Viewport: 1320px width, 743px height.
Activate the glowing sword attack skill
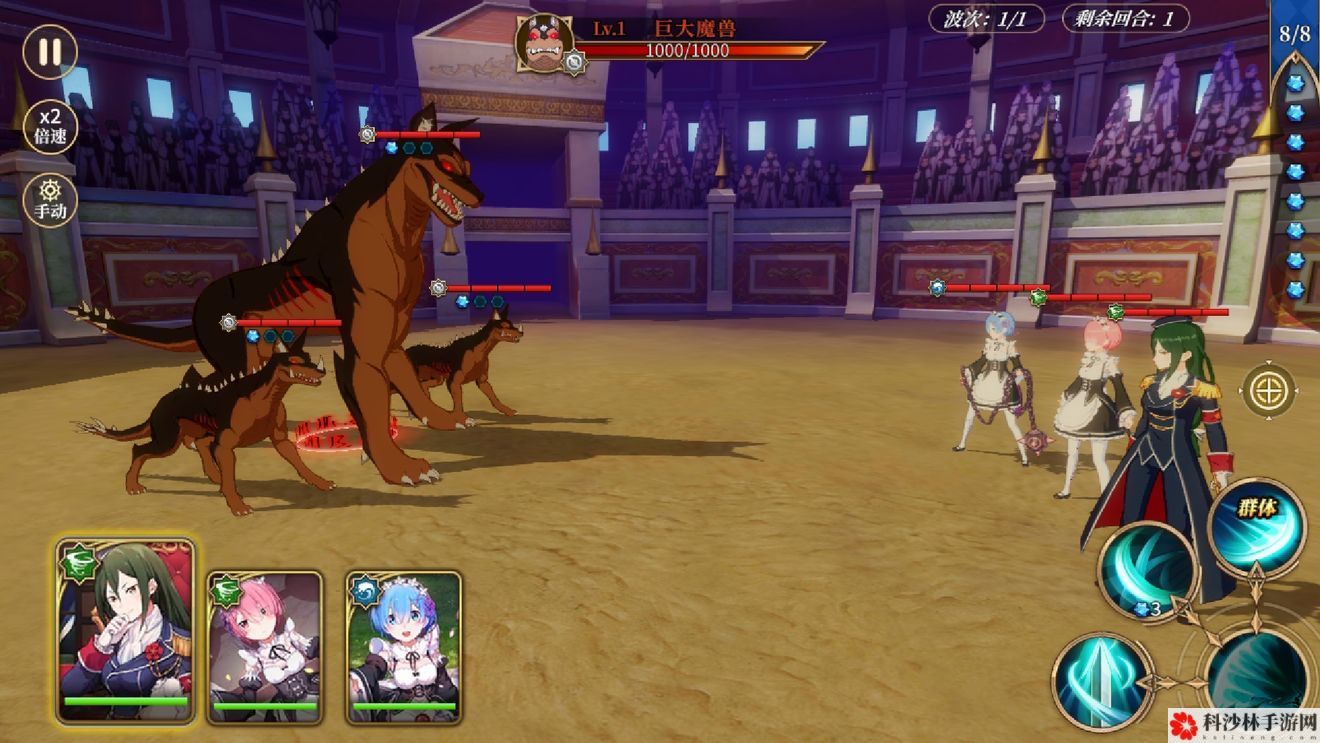pyautogui.click(x=1101, y=680)
